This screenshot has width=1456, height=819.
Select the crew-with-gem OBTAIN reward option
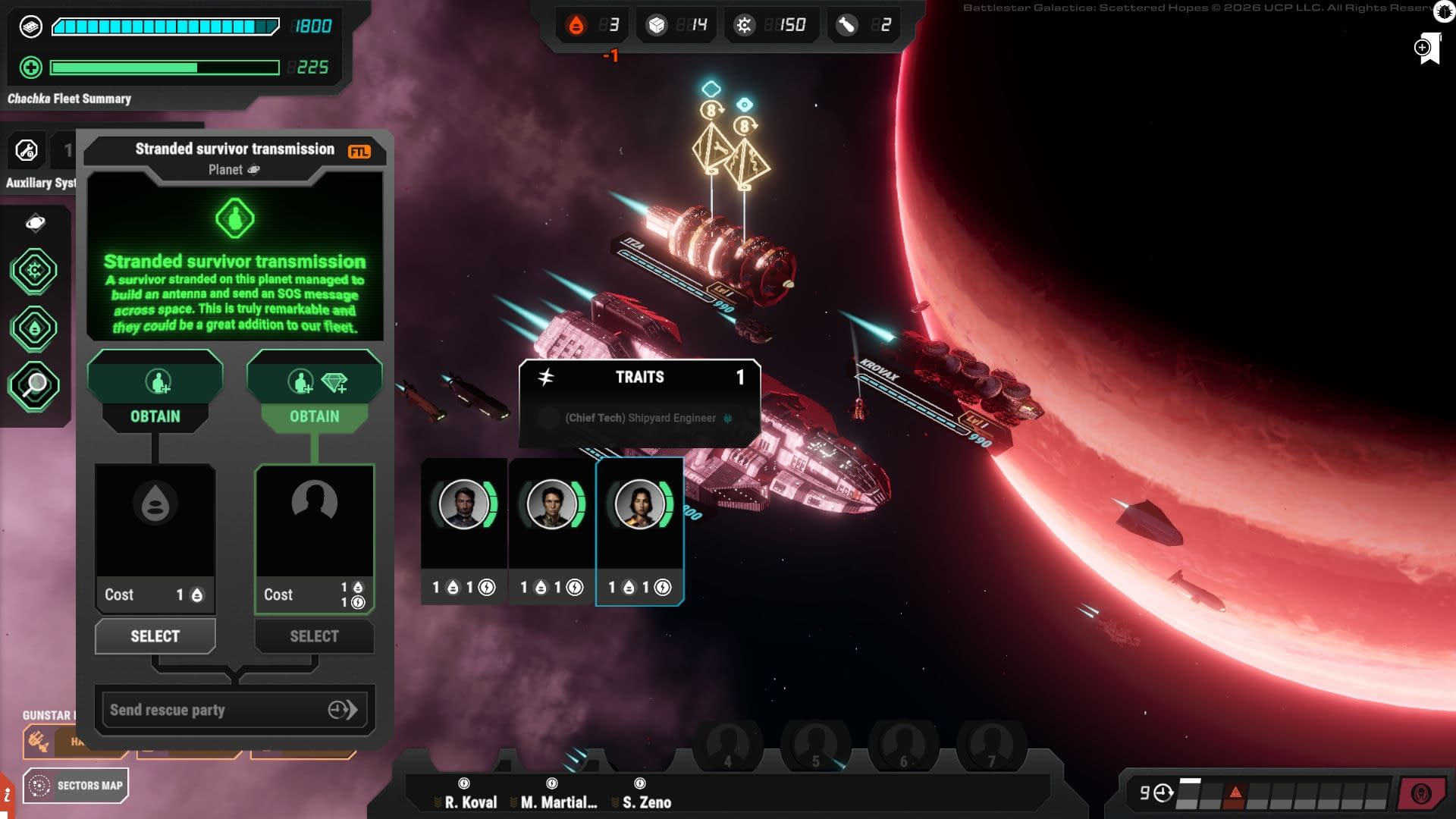[314, 391]
